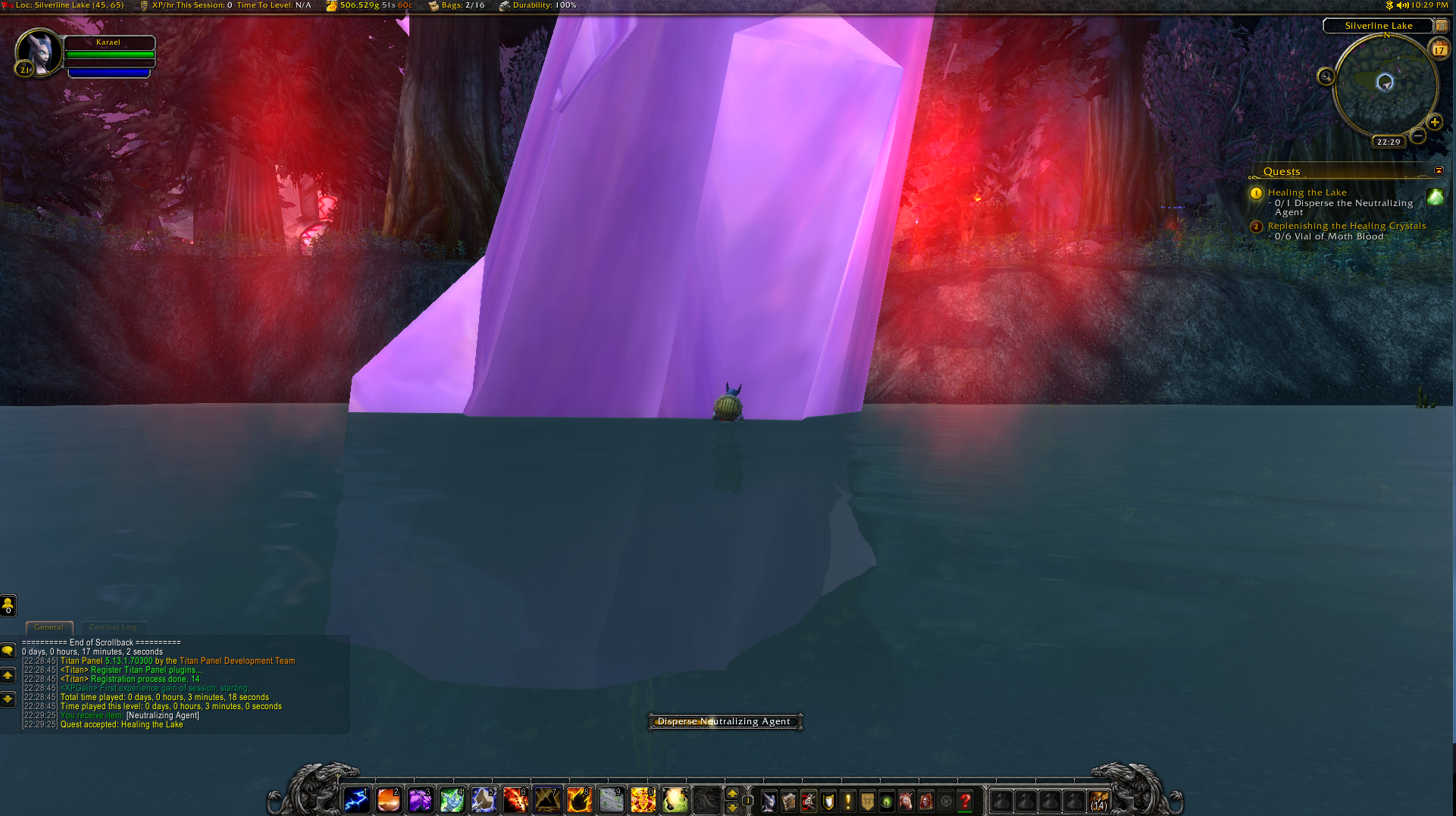The width and height of the screenshot is (1456, 816).
Task: Cast Lightning Bolt from action bar slot 1
Action: [x=356, y=801]
